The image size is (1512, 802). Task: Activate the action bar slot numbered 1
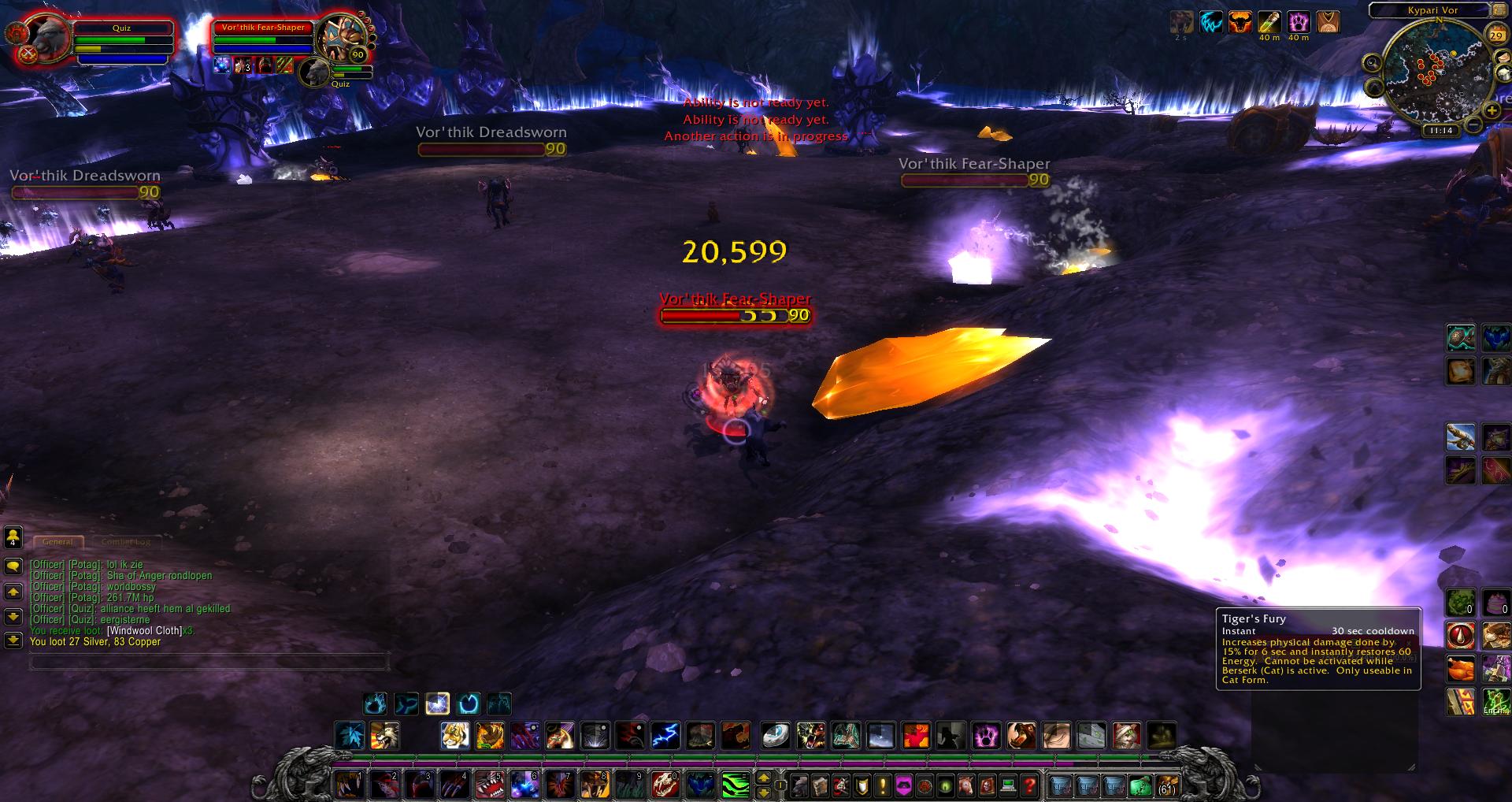click(x=347, y=785)
